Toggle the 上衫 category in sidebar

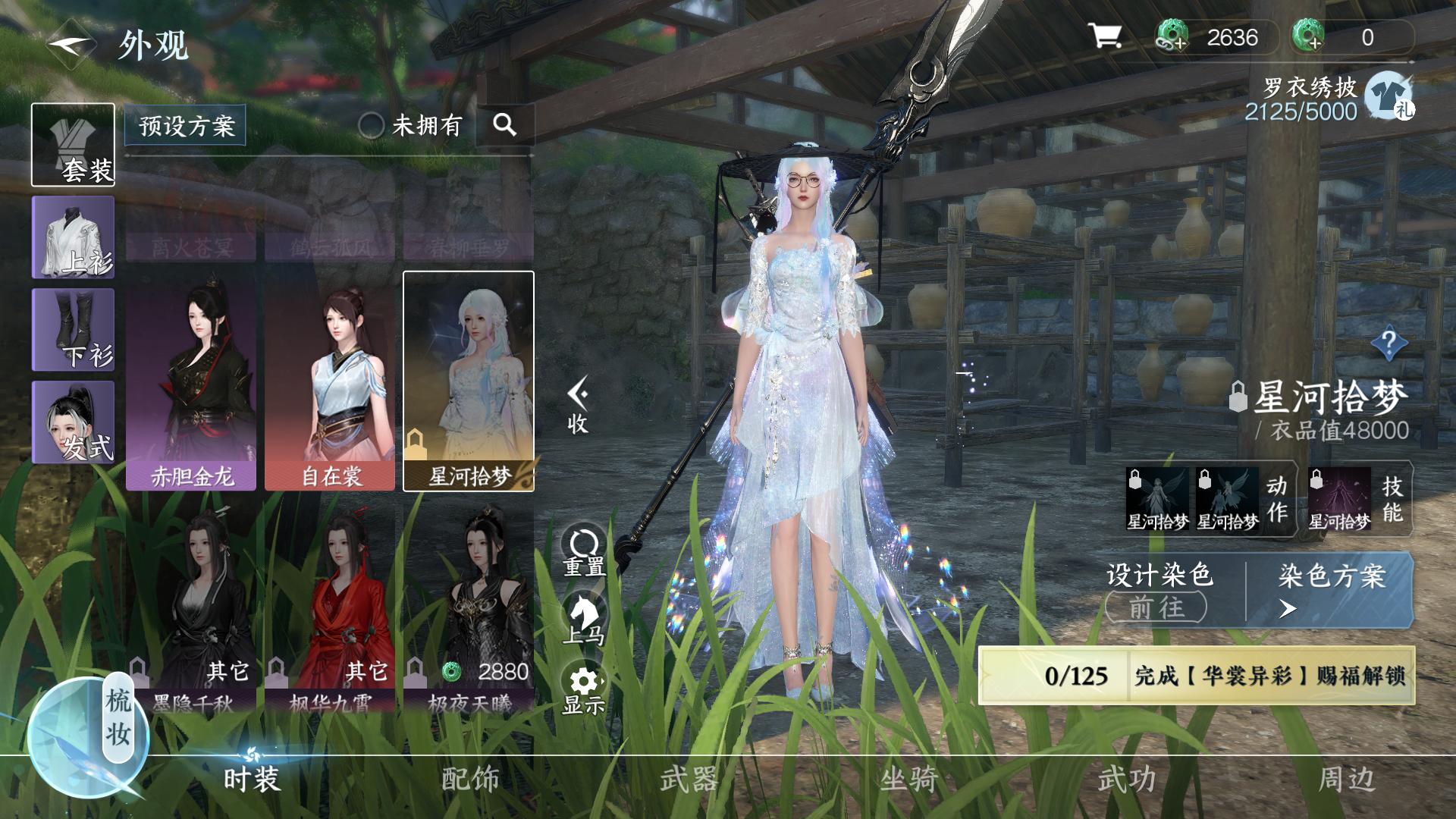(72, 235)
